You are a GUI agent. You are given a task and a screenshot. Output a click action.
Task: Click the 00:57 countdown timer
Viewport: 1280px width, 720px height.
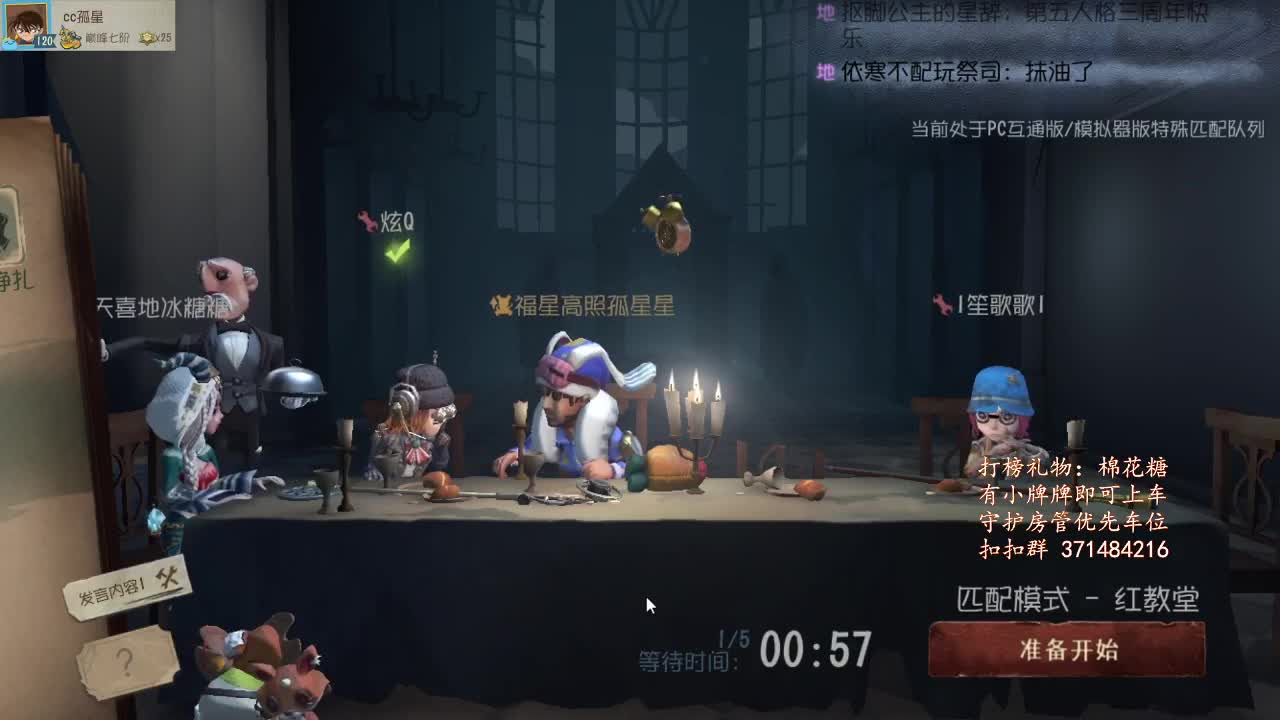815,650
